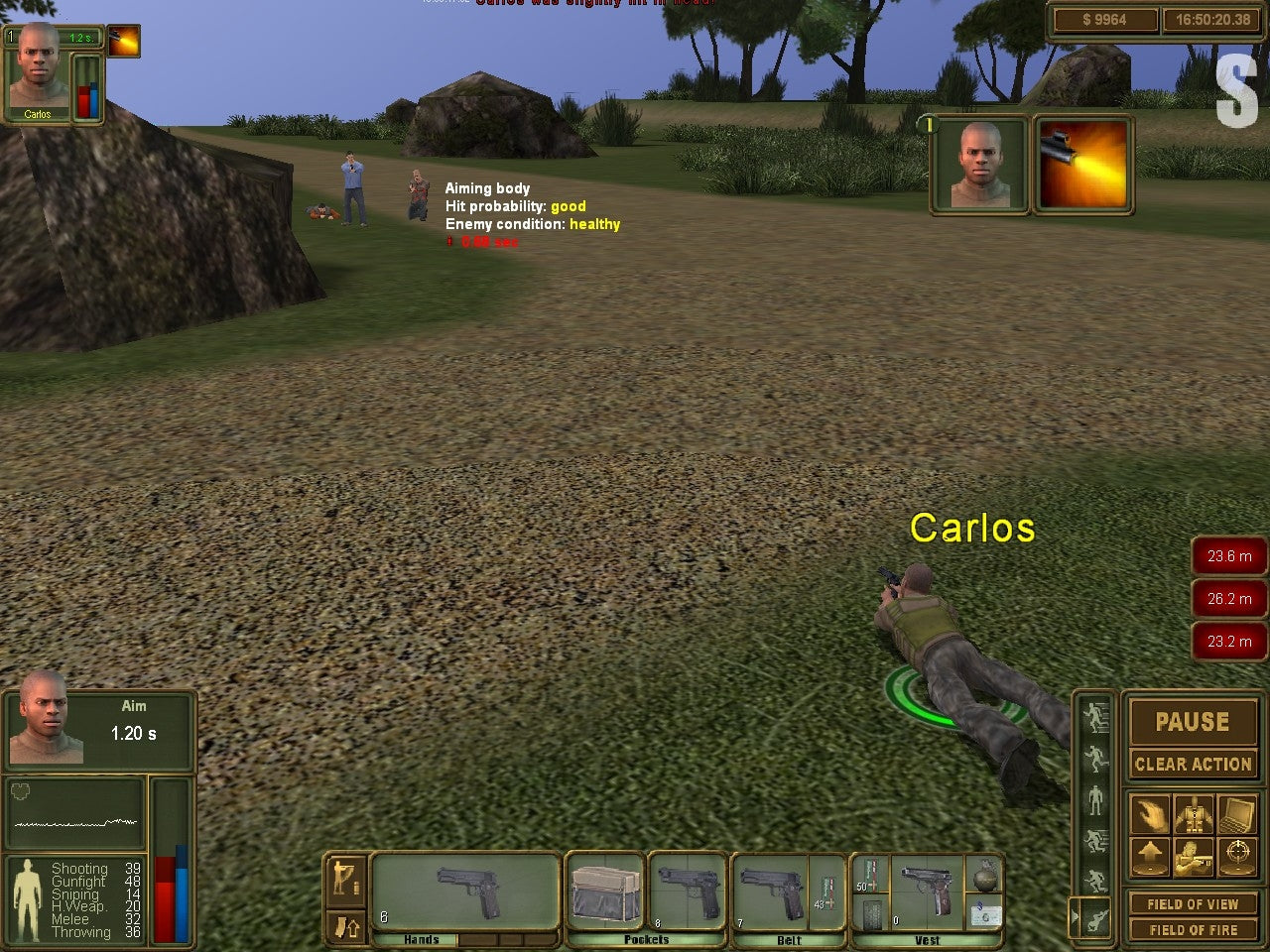Viewport: 1270px width, 952px height.
Task: Click the CLEAR ACTION button
Action: pyautogui.click(x=1193, y=764)
